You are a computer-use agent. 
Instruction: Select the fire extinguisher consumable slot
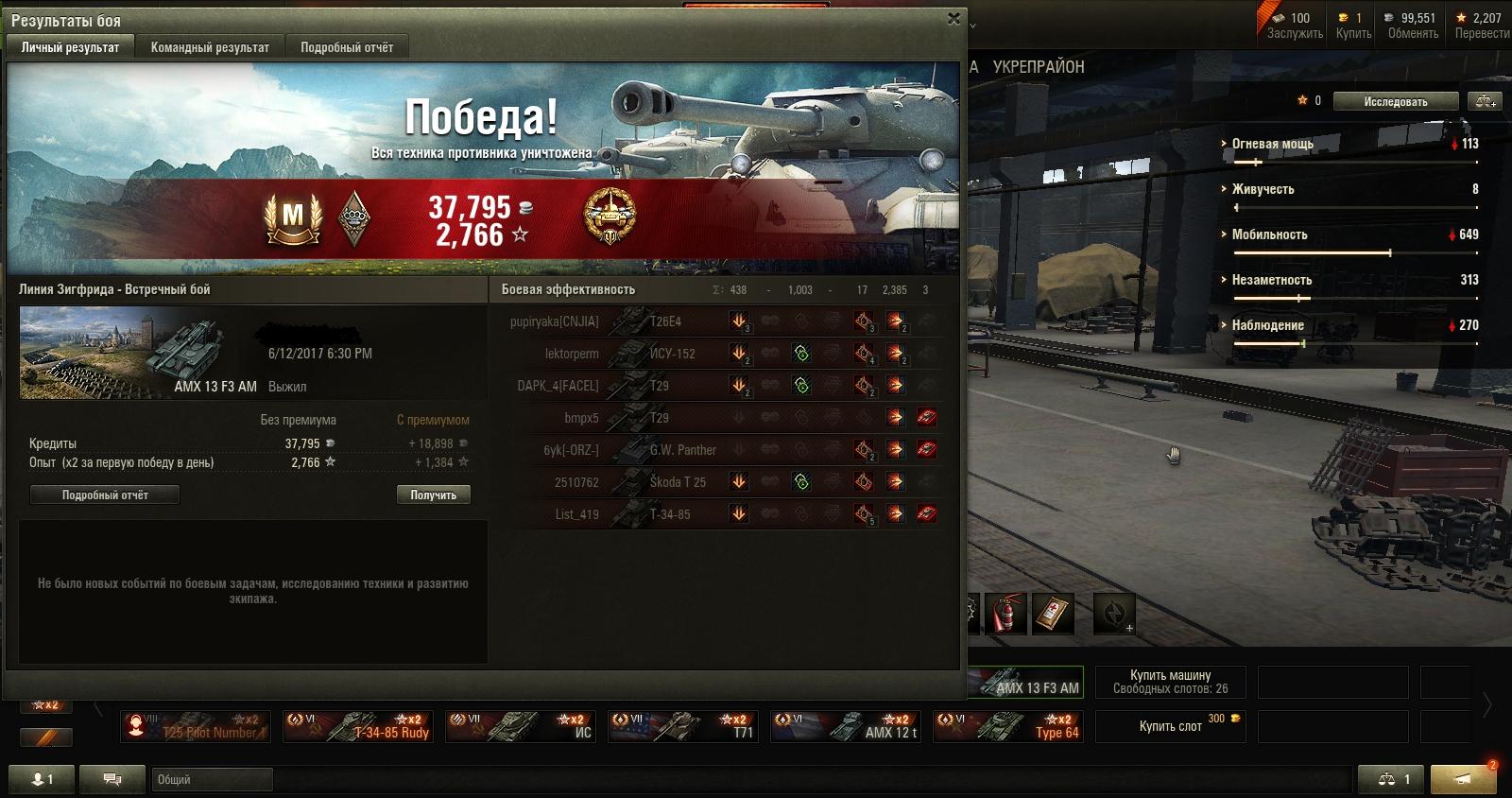1005,613
